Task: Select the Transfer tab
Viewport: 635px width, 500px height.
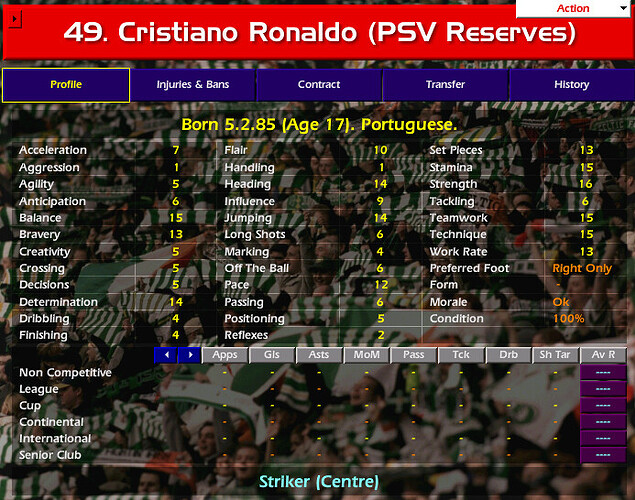Action: click(445, 85)
